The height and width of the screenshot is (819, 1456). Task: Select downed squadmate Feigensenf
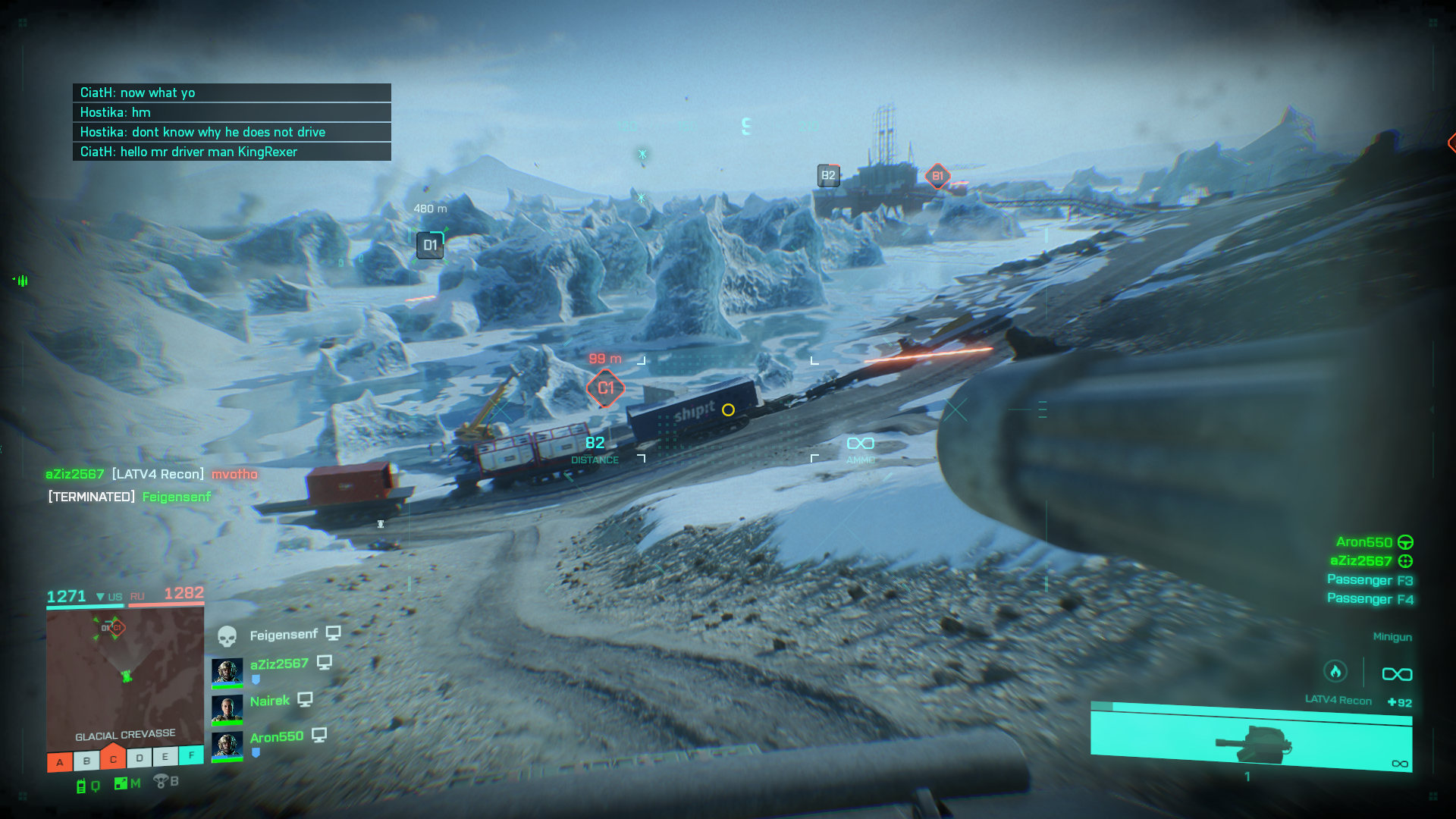(283, 635)
